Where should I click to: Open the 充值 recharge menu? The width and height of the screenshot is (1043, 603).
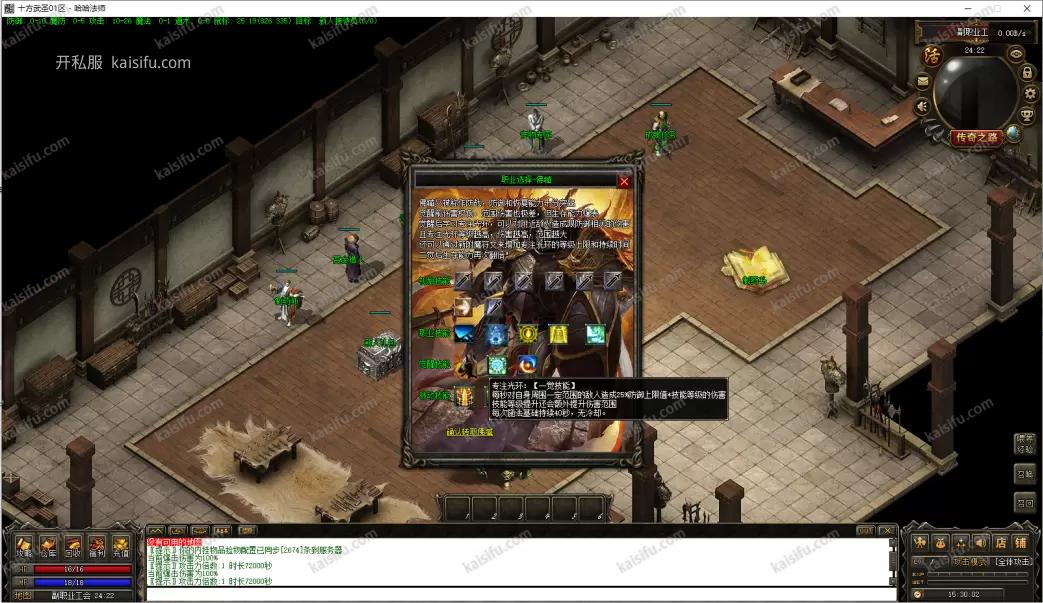coord(121,546)
